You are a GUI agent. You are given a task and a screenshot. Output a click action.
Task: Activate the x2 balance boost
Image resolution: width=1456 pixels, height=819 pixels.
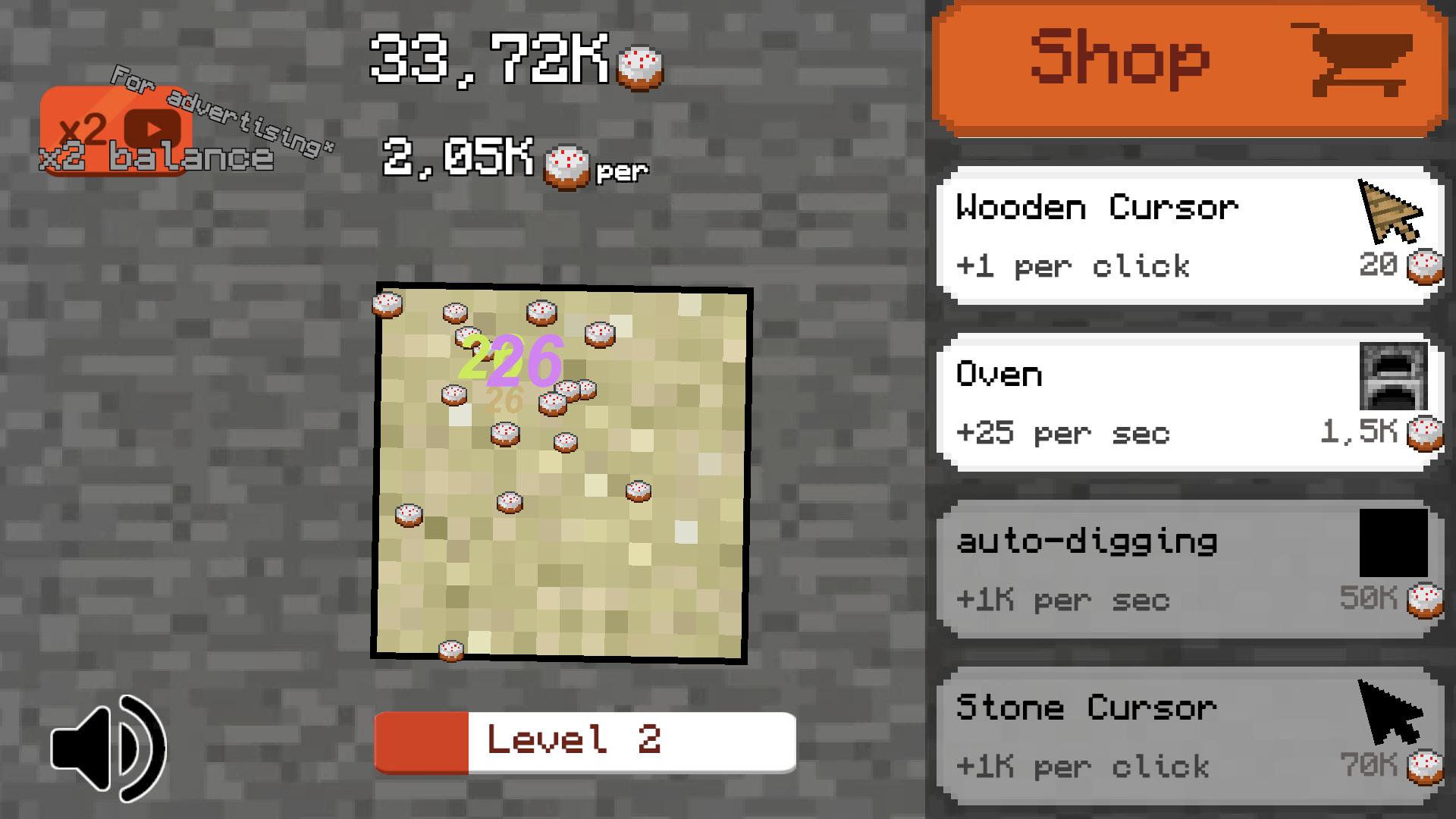[x=114, y=136]
